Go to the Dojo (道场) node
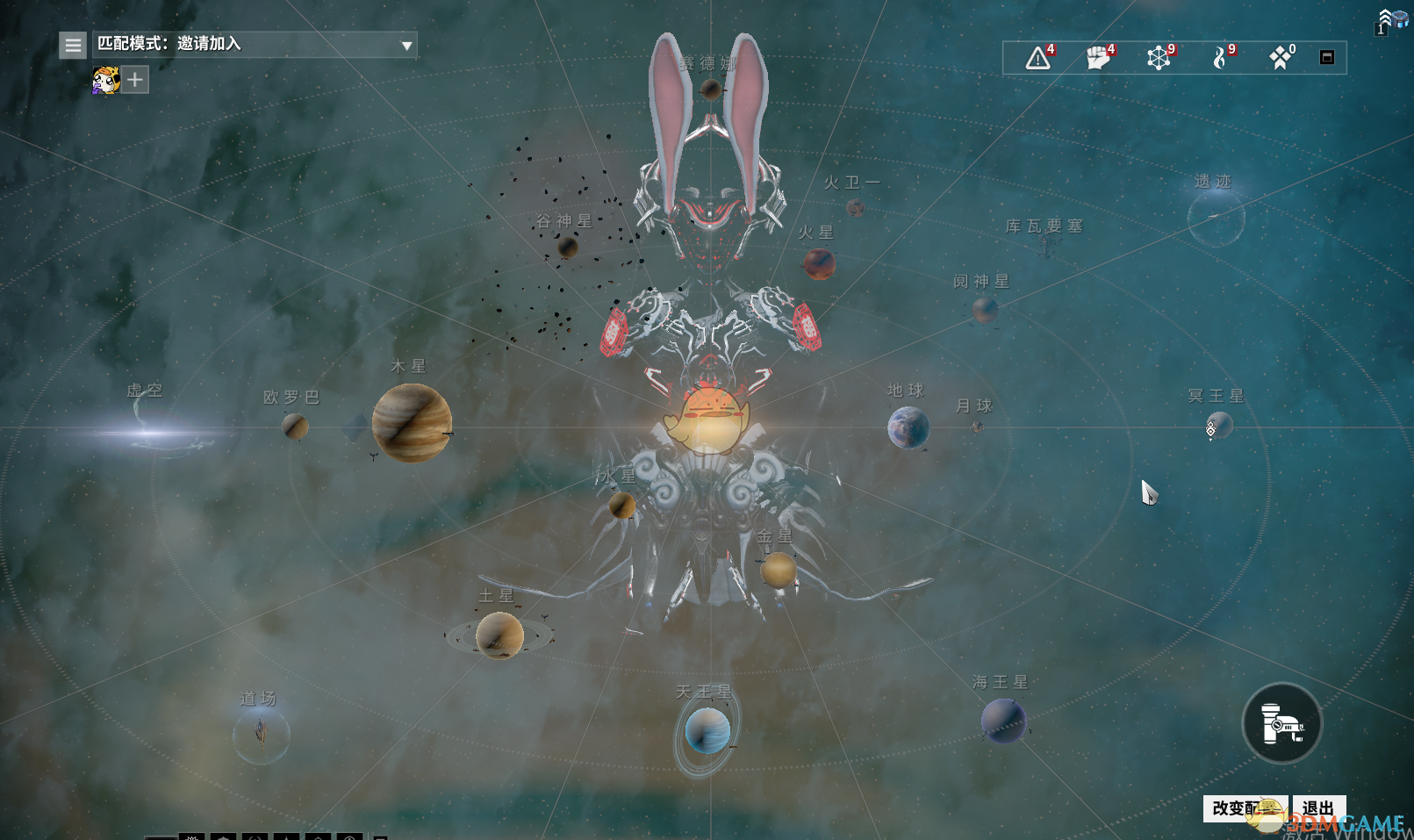The image size is (1414, 840). tap(261, 734)
